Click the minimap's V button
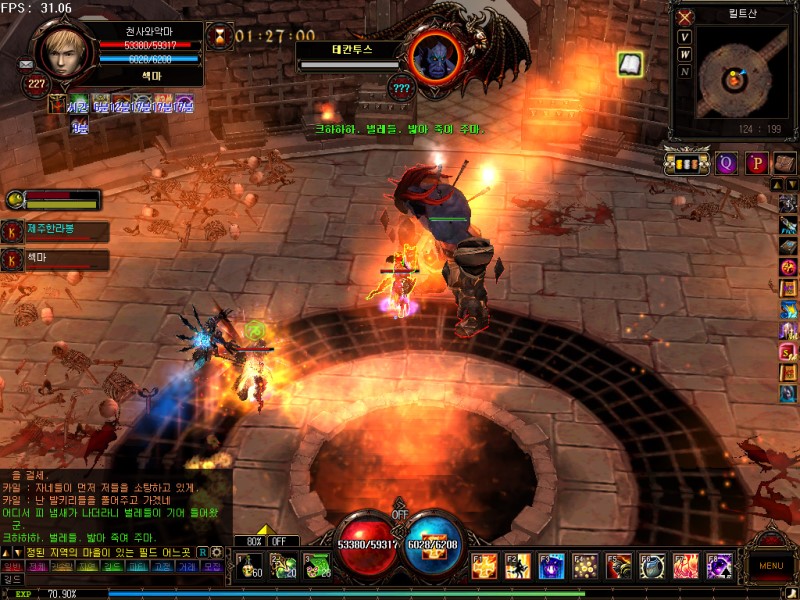The width and height of the screenshot is (800, 600). 685,37
